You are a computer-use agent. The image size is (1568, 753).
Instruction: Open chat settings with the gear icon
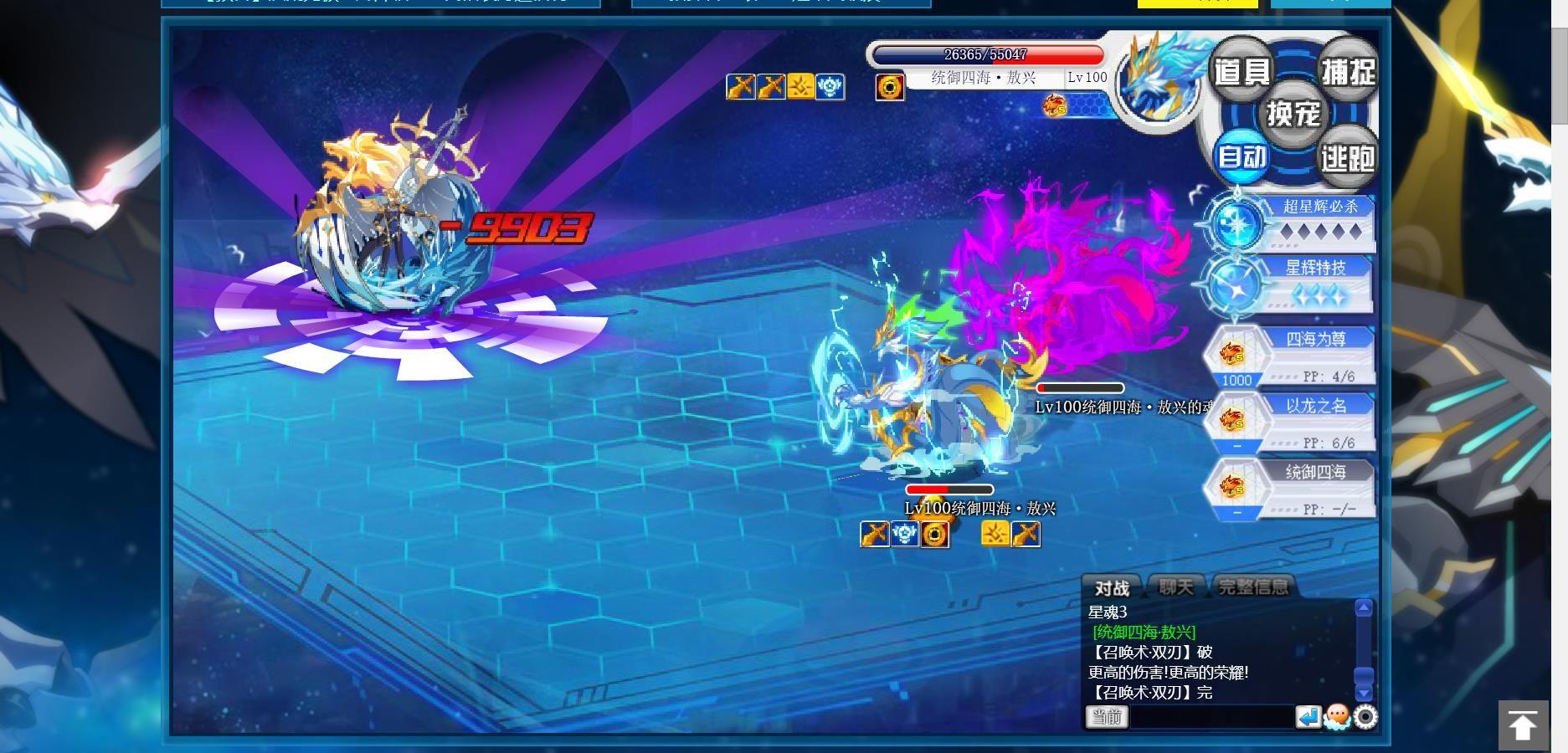point(1365,717)
